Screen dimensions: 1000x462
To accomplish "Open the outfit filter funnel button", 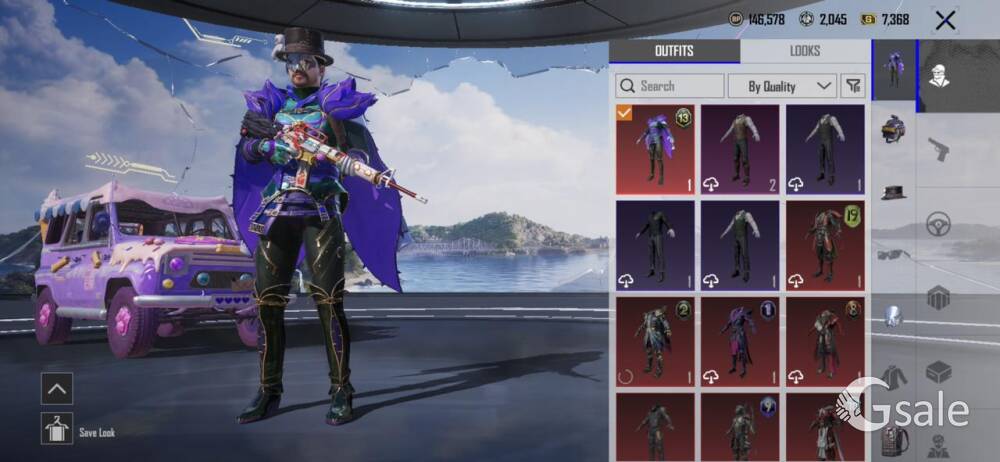I will [x=853, y=86].
